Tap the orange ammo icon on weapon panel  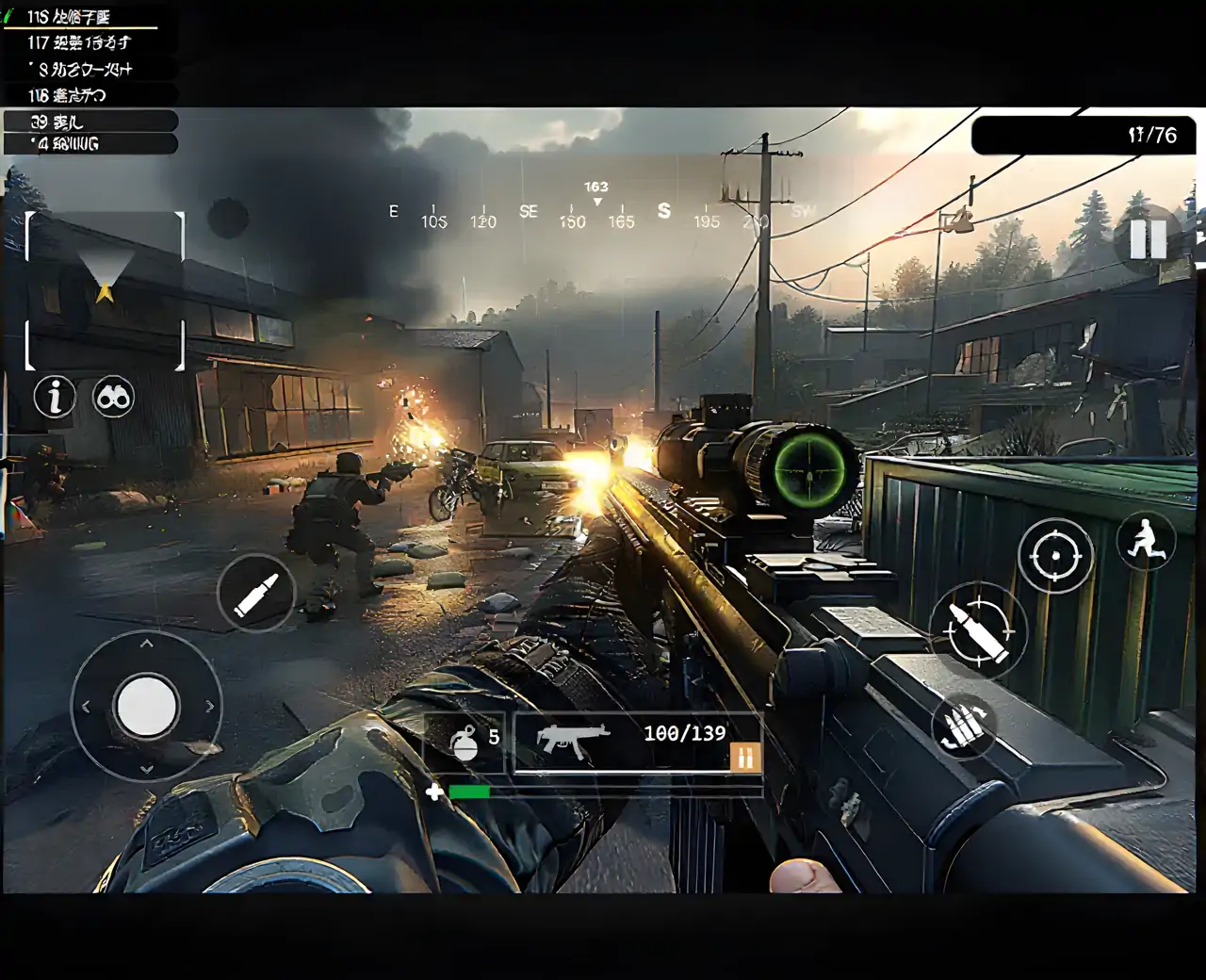click(x=744, y=758)
